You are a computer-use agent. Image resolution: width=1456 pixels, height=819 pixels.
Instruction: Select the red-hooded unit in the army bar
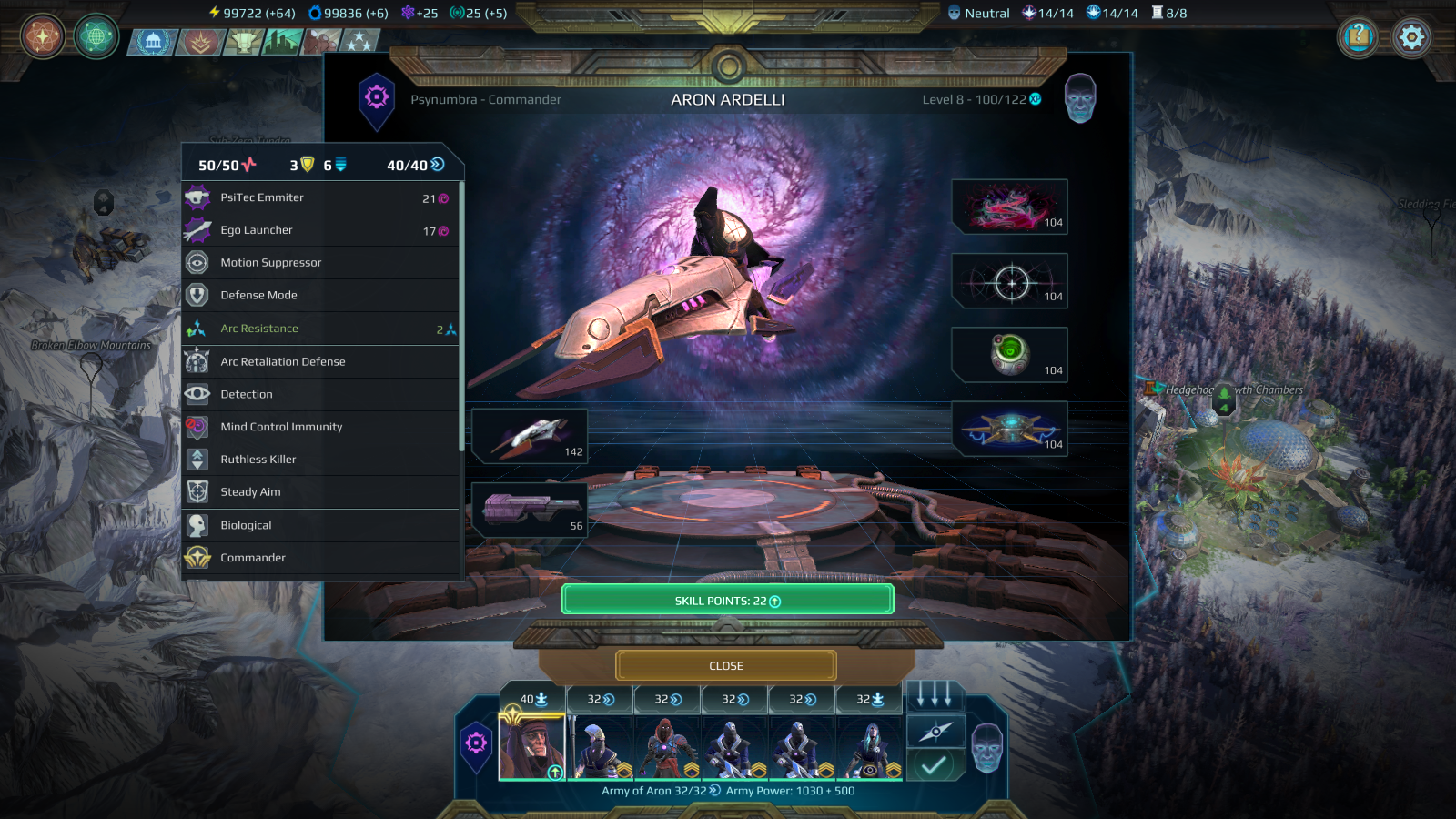[667, 746]
